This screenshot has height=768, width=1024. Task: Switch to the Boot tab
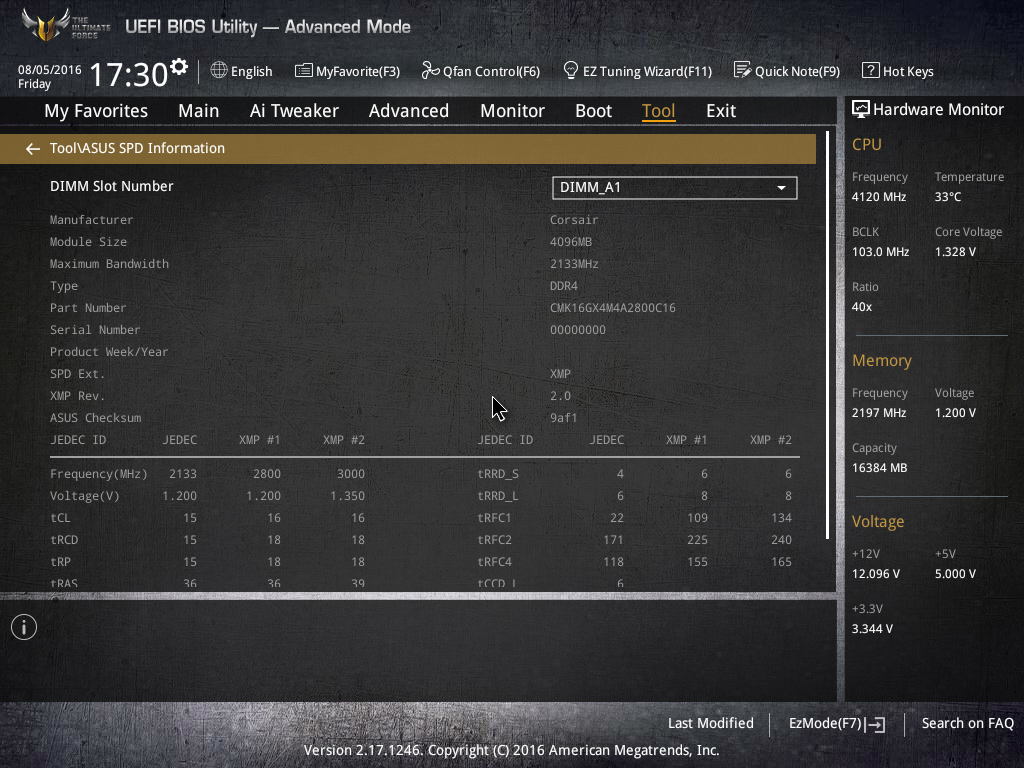point(593,111)
